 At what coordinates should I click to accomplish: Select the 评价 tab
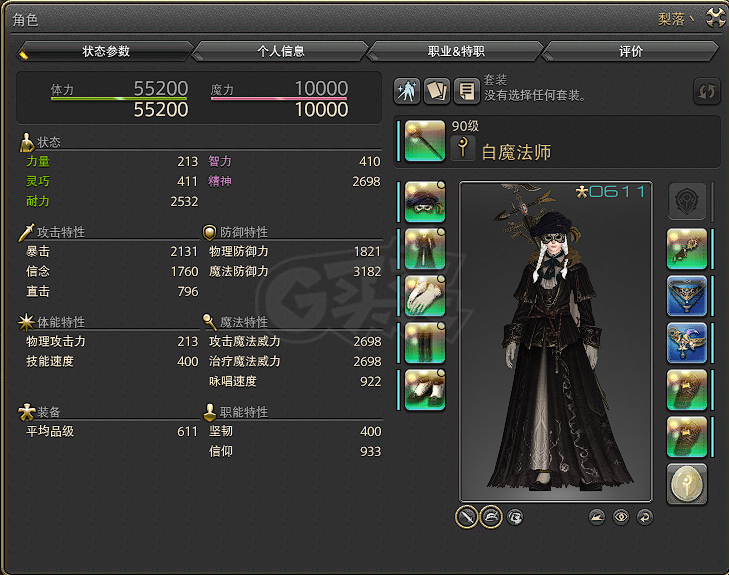630,51
